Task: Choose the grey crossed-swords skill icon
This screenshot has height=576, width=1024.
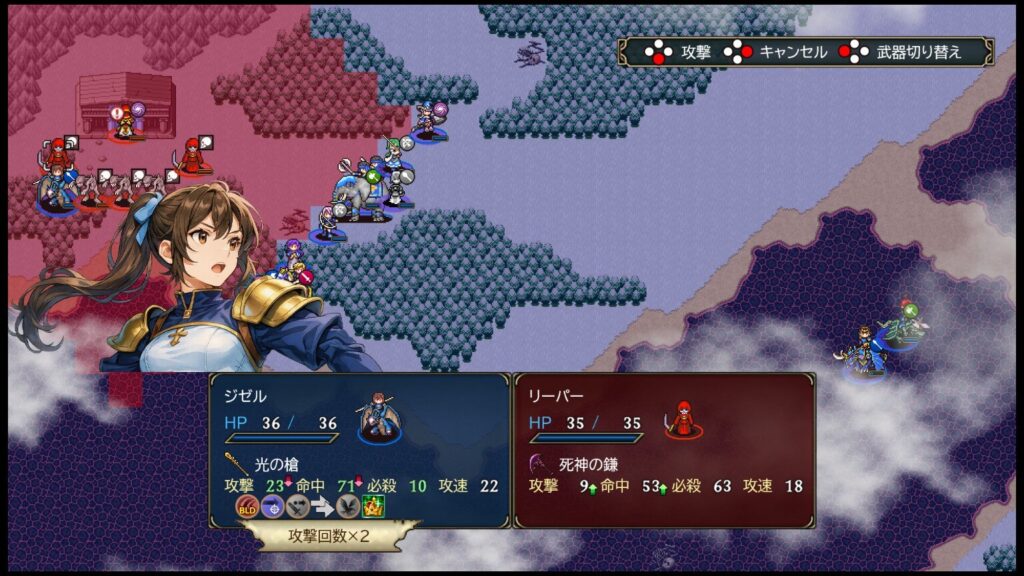Action: coord(296,506)
